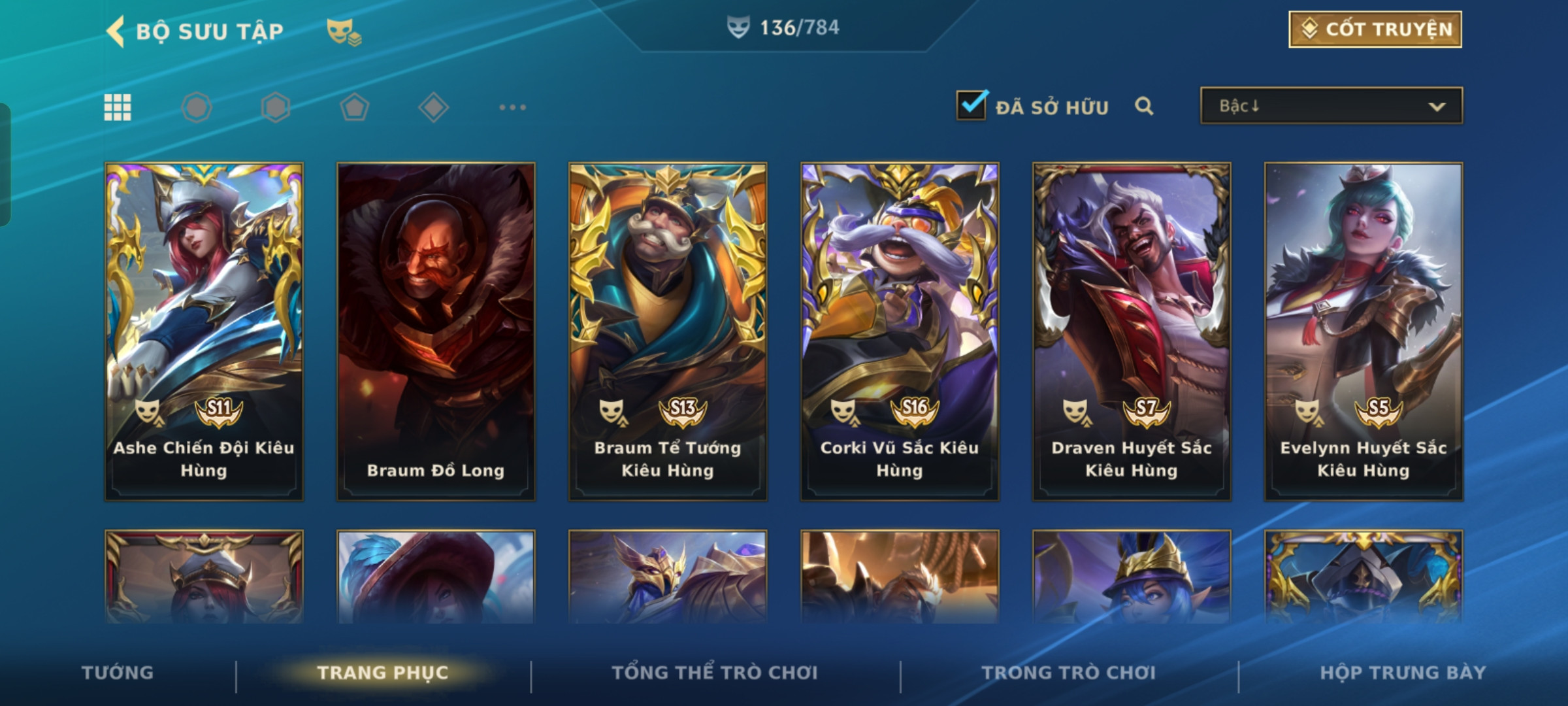Choose the diamond rarity filter

tap(433, 107)
